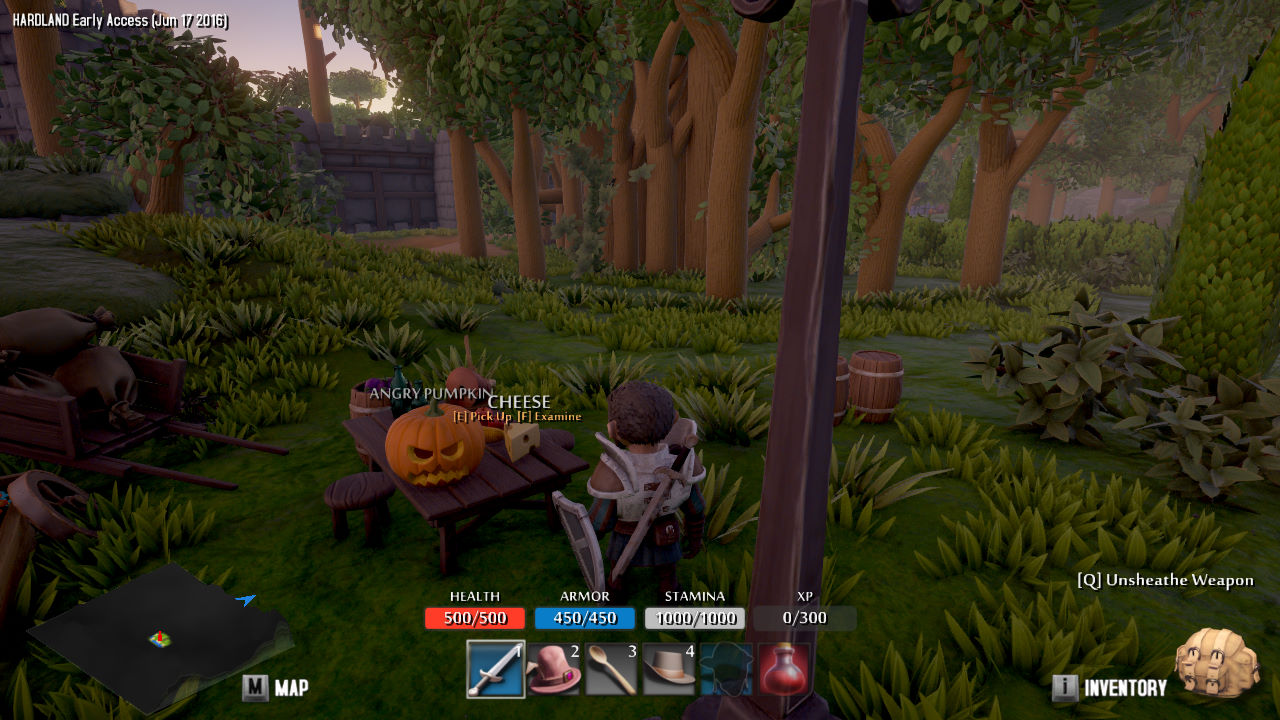Open the Inventory backpack icon
Screen dimensions: 1280x720
click(1216, 662)
